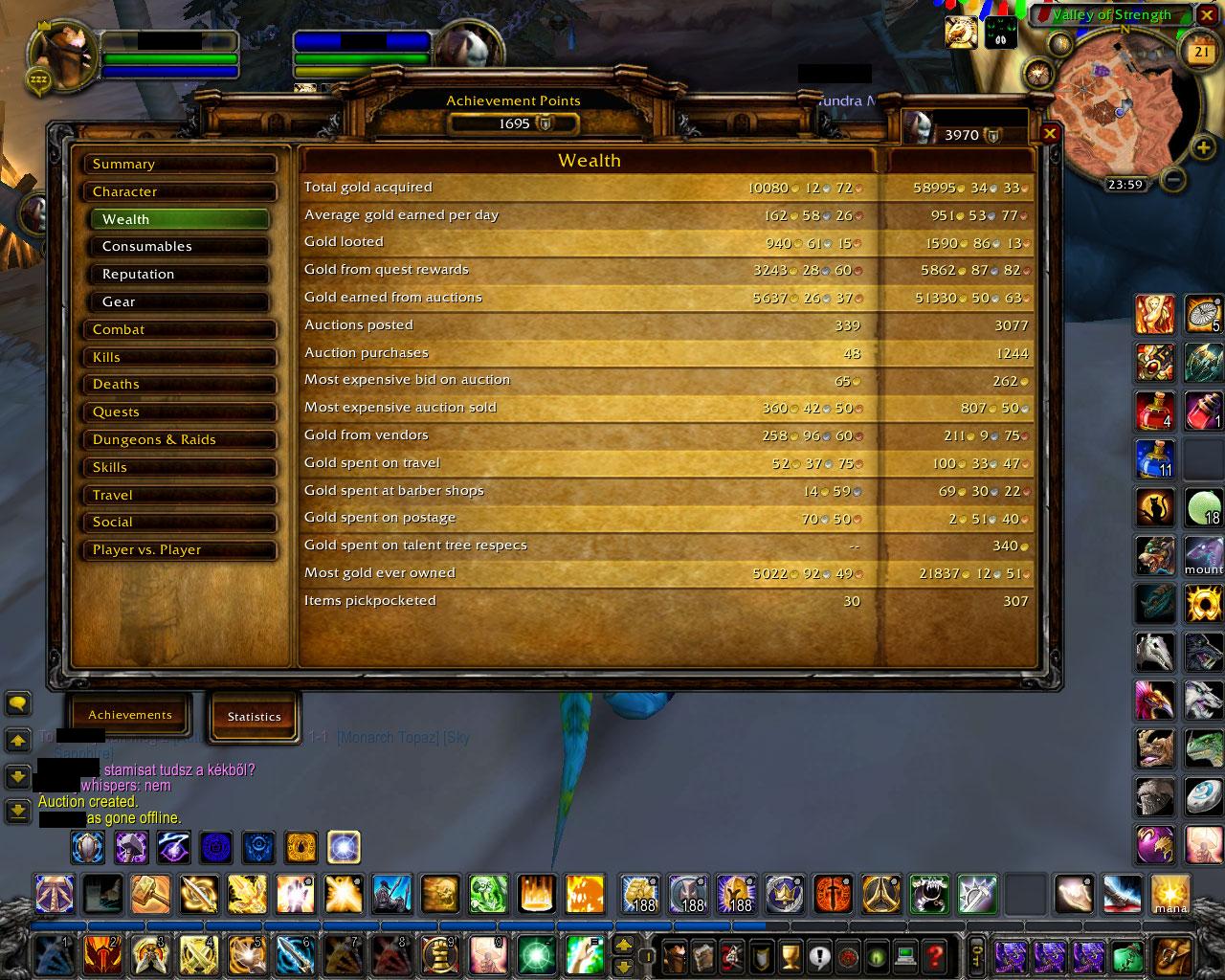Open the Summary statistics category
This screenshot has width=1225, height=980.
(x=179, y=165)
